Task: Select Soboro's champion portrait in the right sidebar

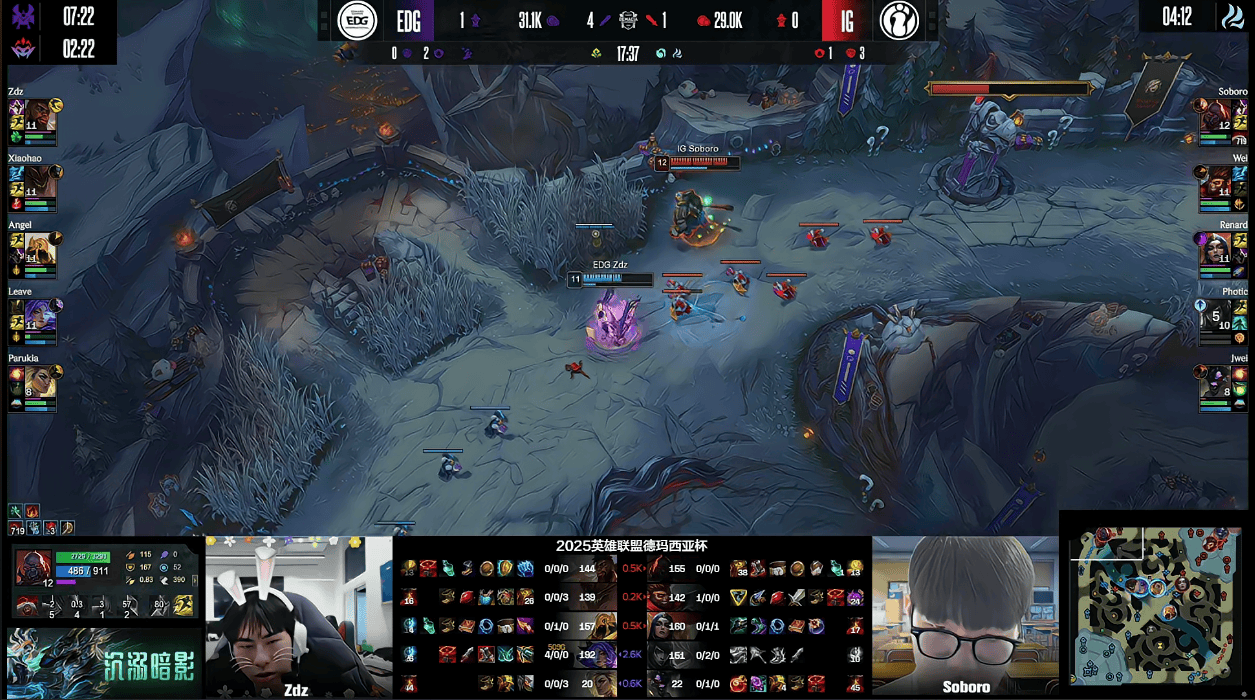Action: pyautogui.click(x=1215, y=115)
